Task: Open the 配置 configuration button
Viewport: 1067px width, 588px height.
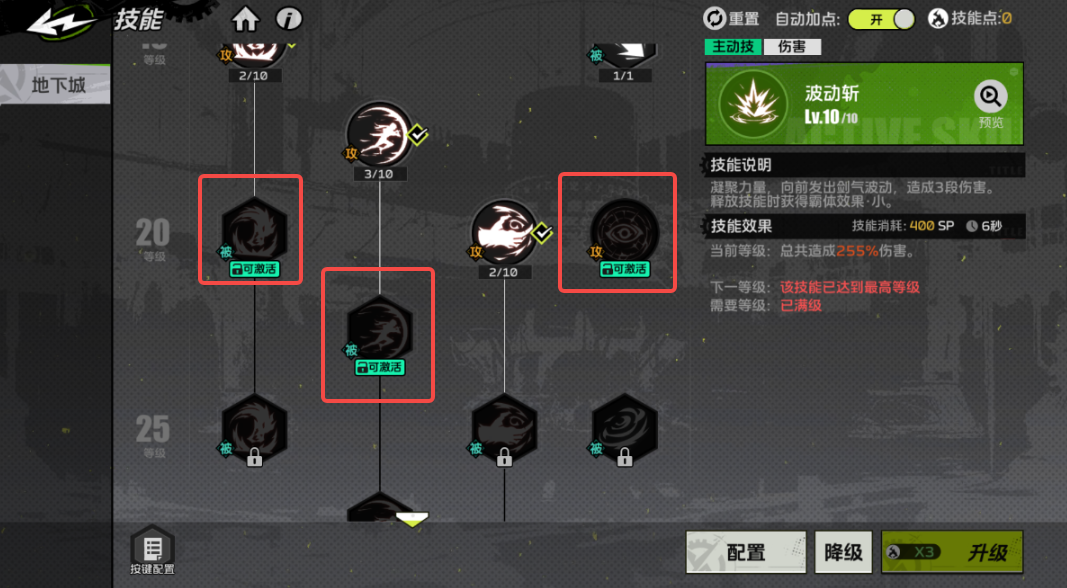Action: 746,552
